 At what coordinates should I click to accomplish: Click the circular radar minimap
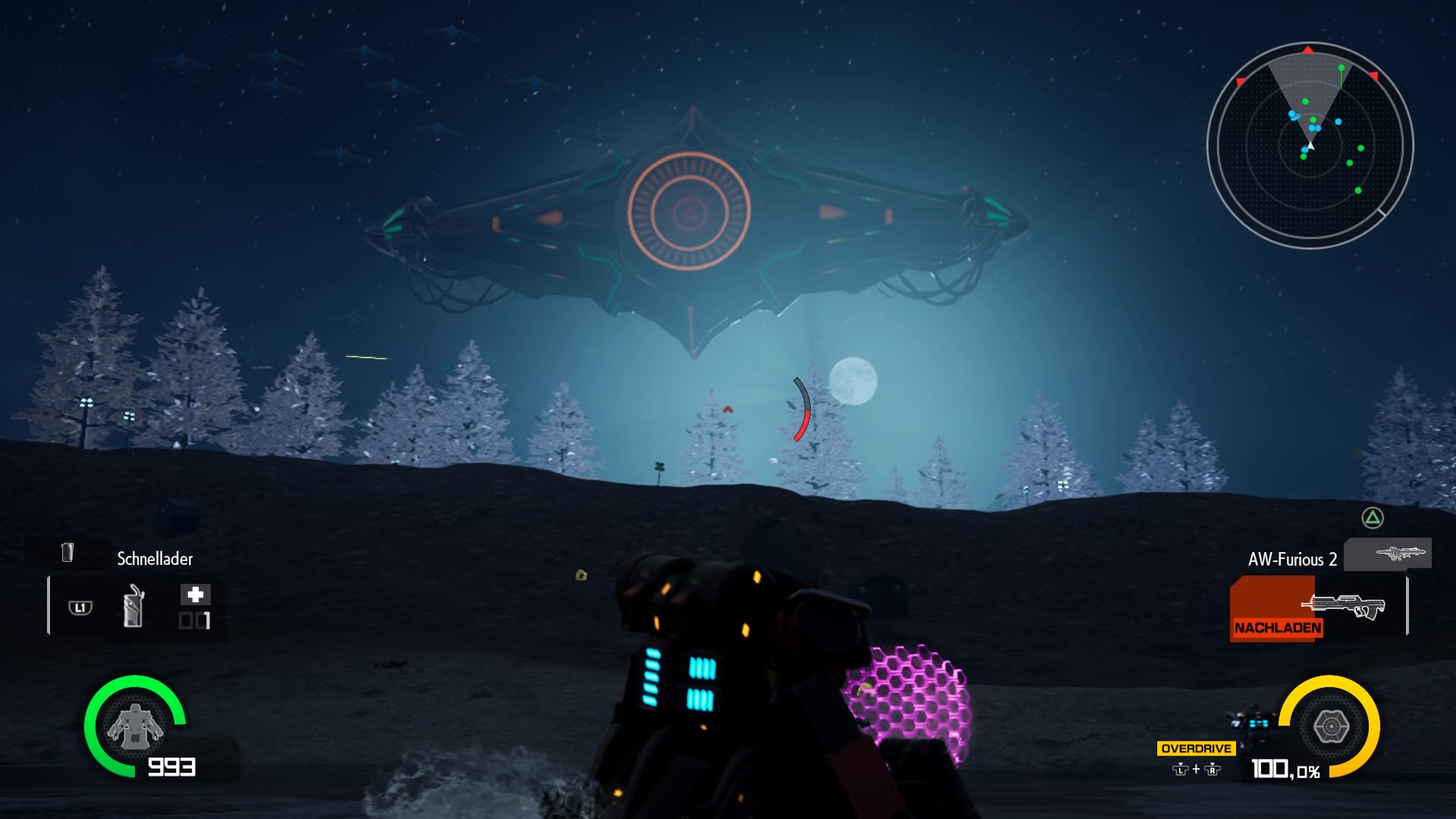click(1310, 146)
